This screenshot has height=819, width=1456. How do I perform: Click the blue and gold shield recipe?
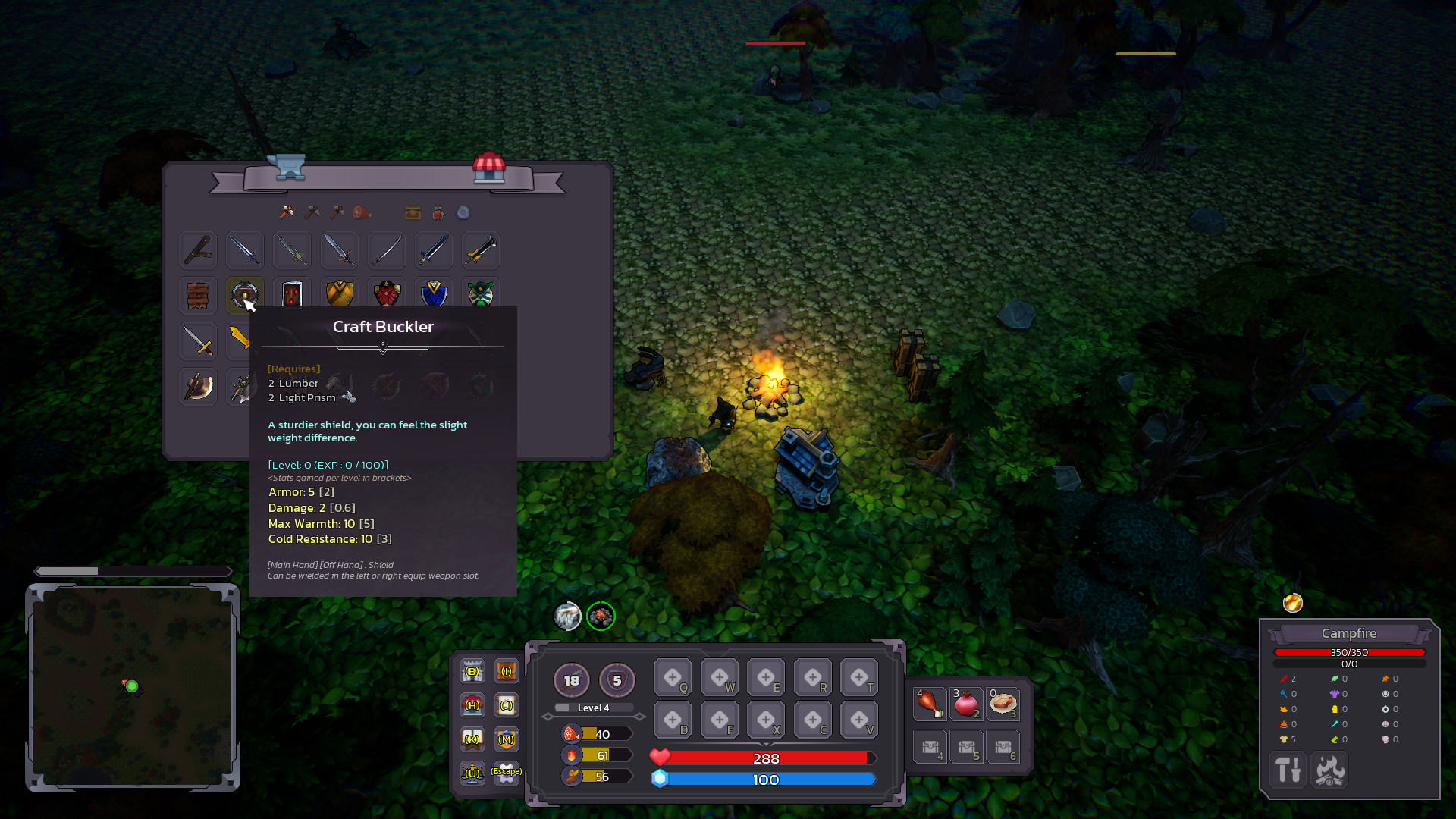(x=433, y=296)
